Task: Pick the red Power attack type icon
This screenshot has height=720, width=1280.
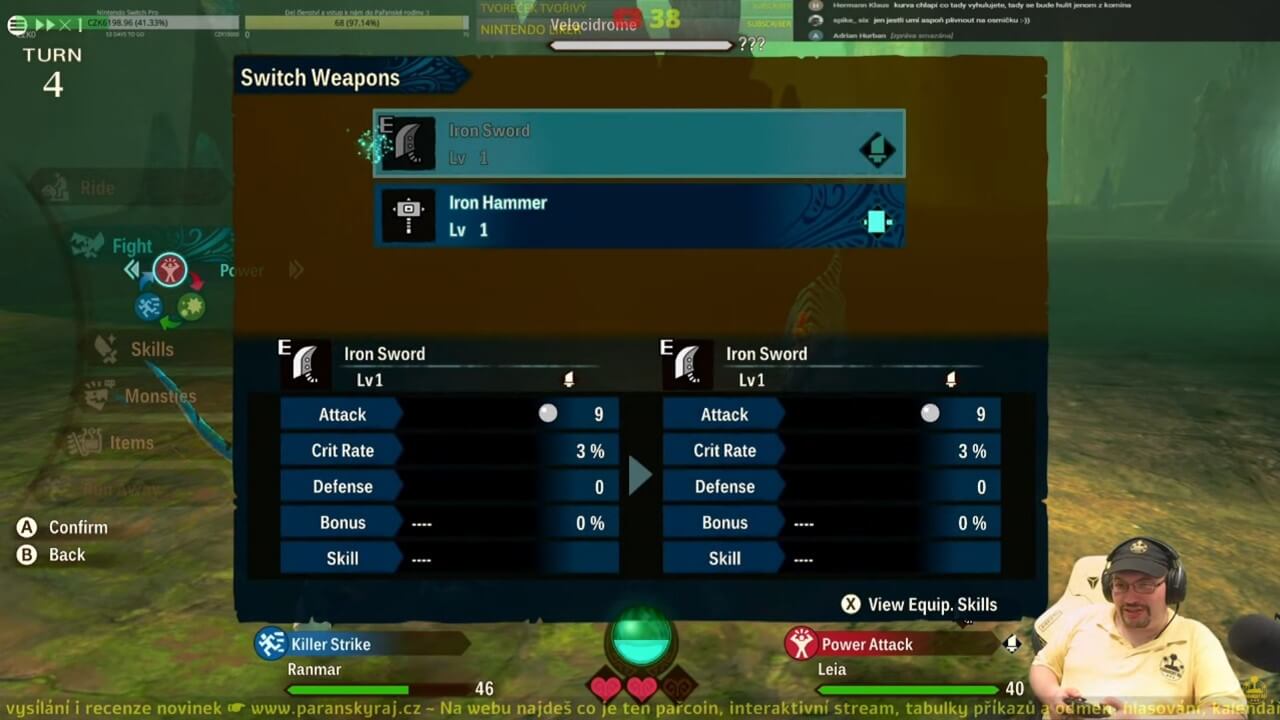Action: [x=170, y=270]
